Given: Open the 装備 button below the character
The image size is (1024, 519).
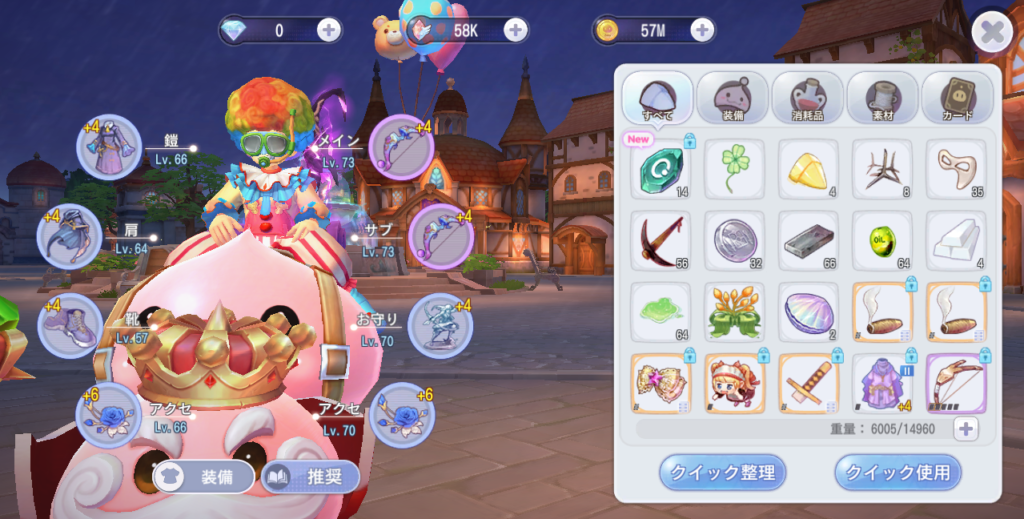Looking at the screenshot, I should click(206, 477).
